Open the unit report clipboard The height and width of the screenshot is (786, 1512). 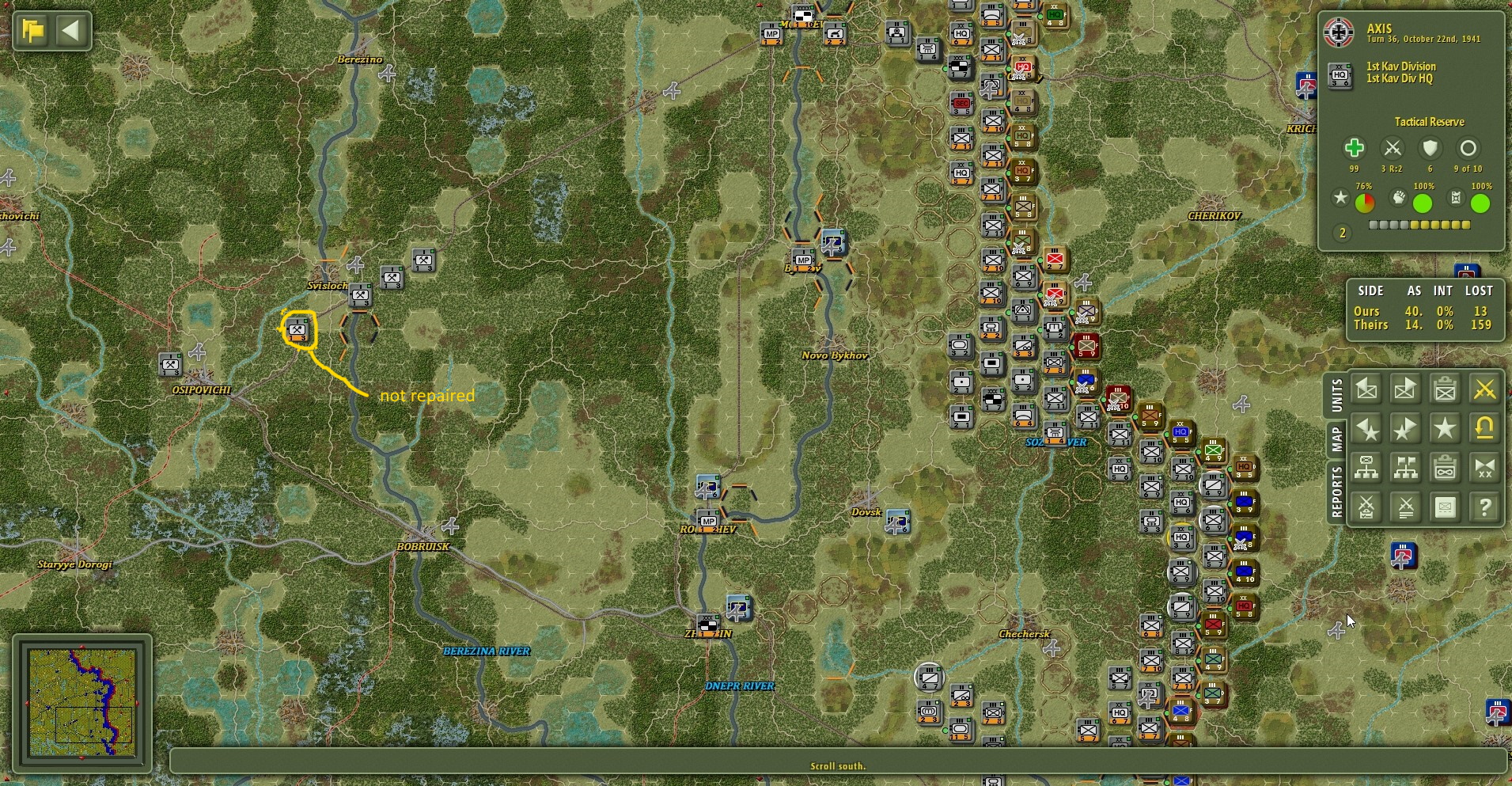tap(1446, 389)
